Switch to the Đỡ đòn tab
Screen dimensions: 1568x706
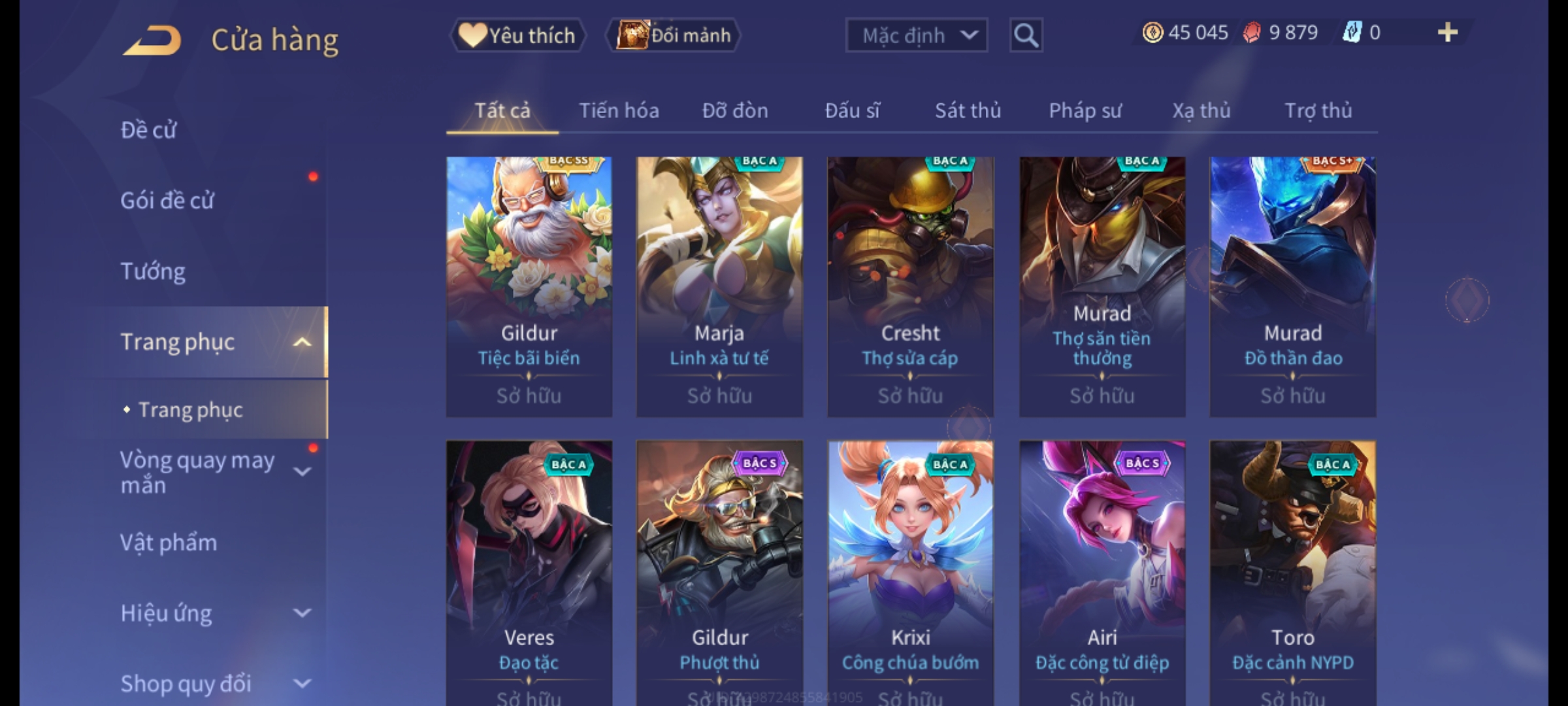point(735,110)
